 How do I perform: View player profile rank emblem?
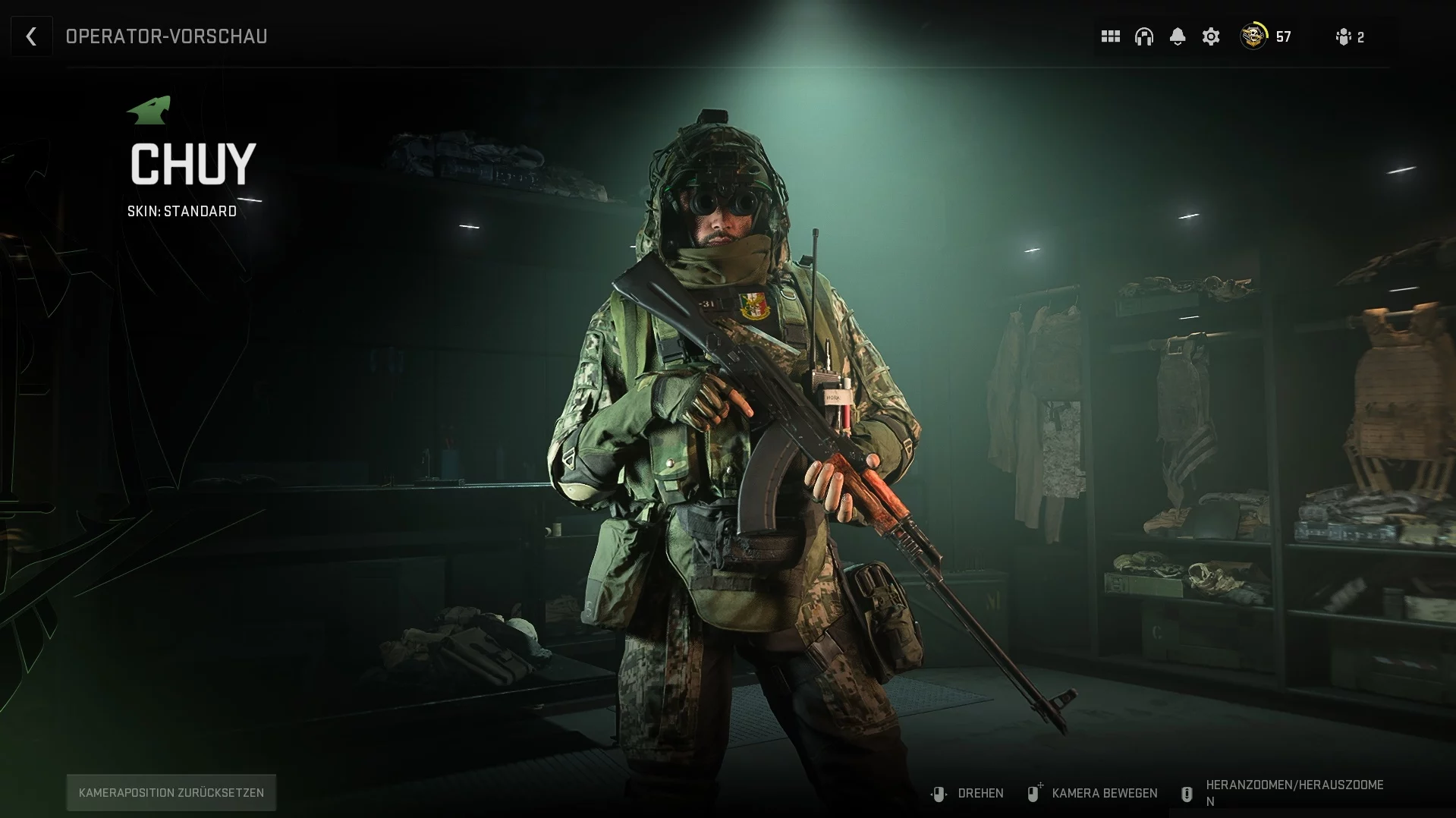click(1253, 36)
